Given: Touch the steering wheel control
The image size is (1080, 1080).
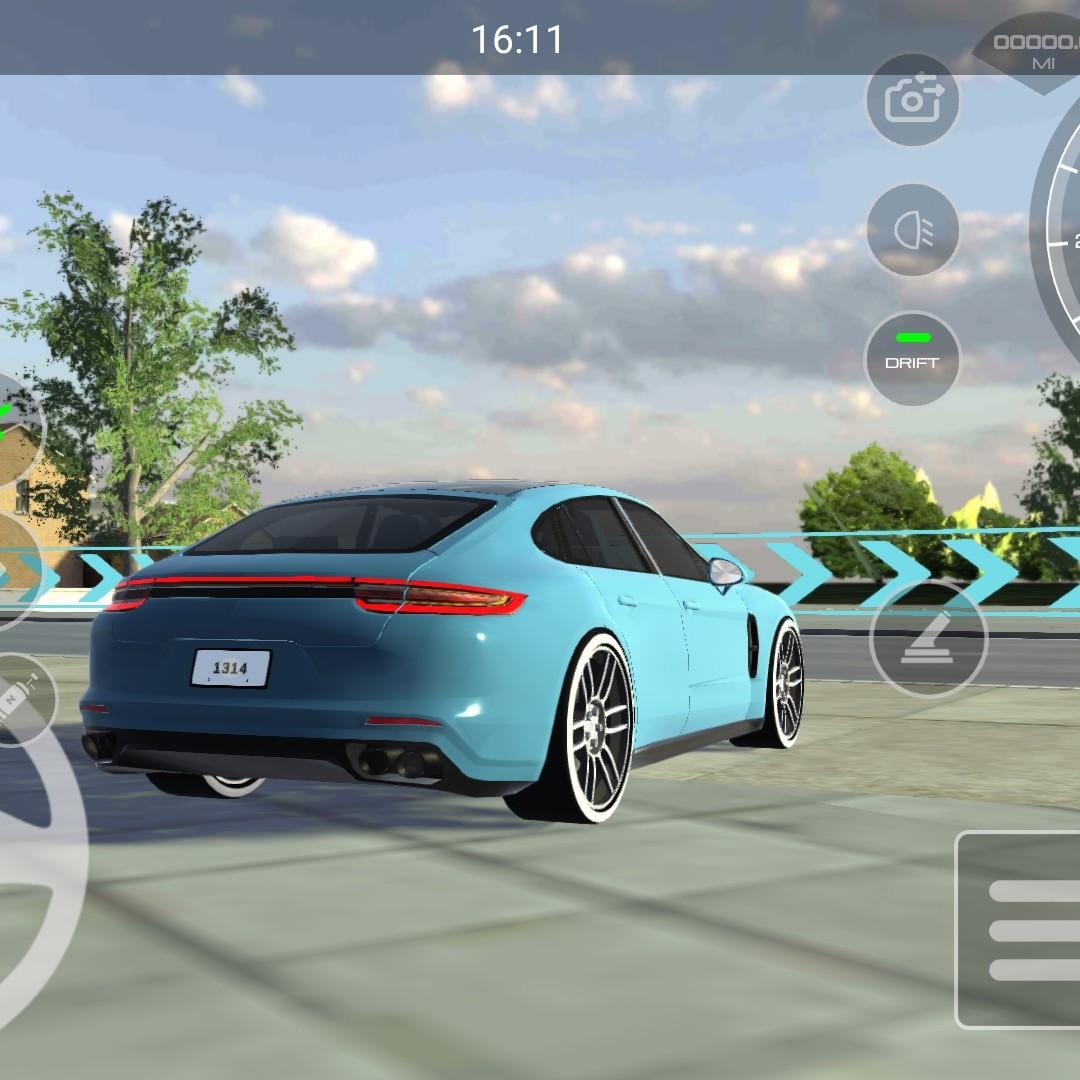Looking at the screenshot, I should point(30,880).
